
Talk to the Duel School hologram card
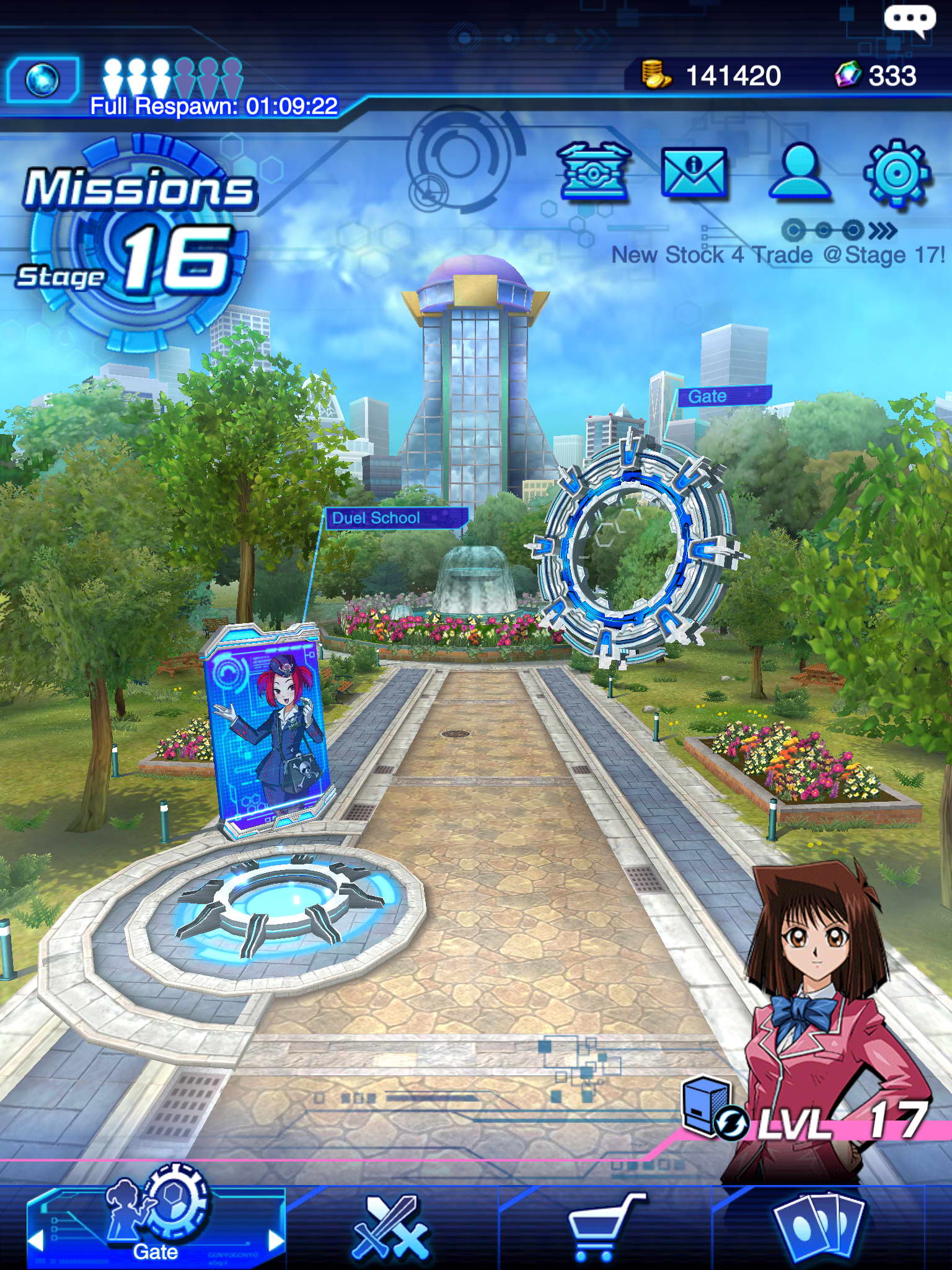pyautogui.click(x=268, y=729)
